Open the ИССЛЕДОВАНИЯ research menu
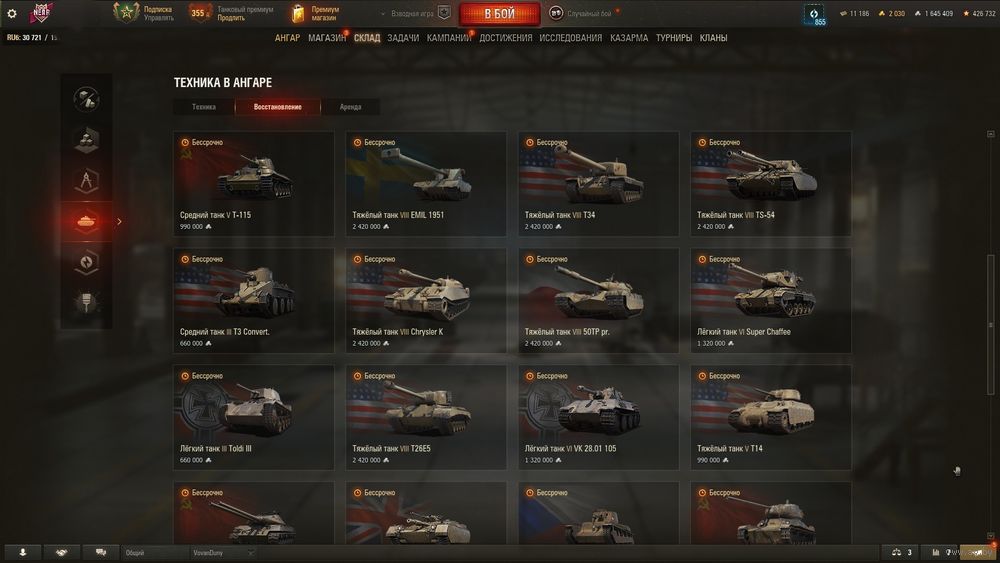 point(570,38)
